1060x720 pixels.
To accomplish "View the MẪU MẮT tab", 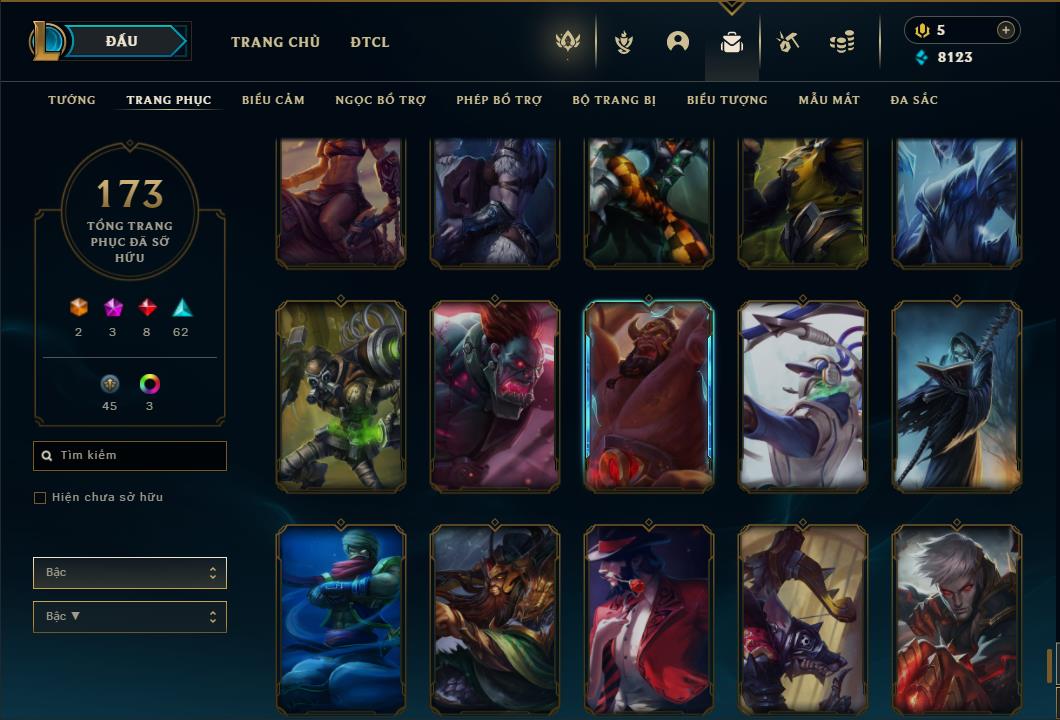I will click(829, 100).
